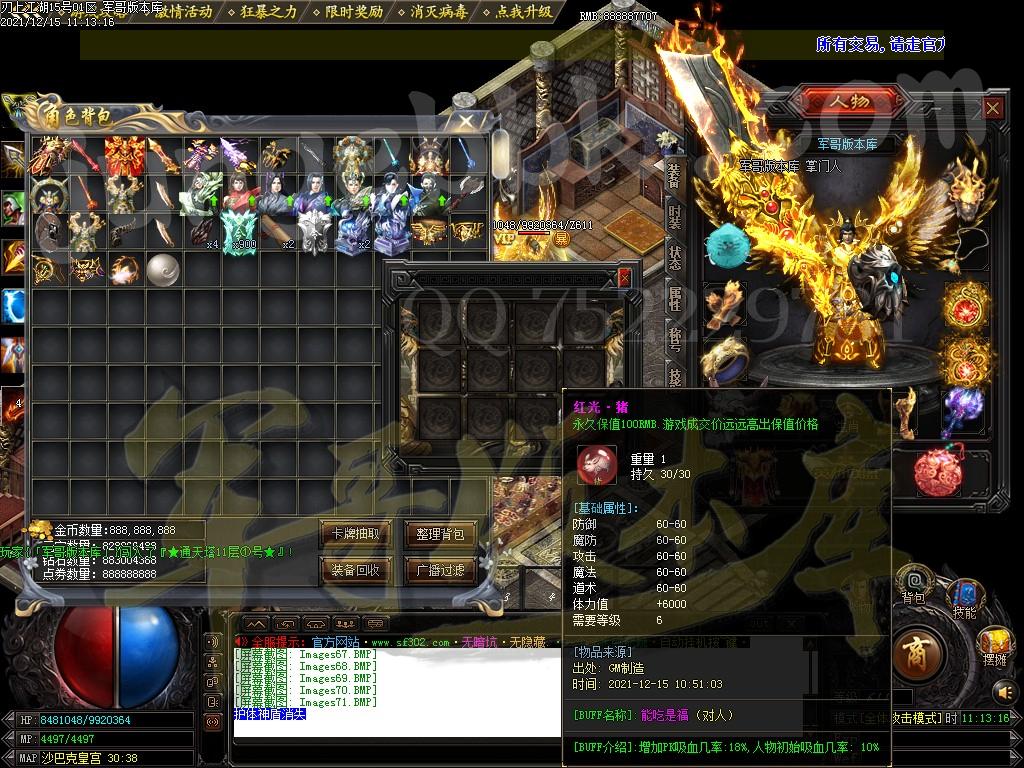Image resolution: width=1024 pixels, height=768 pixels.
Task: Open the 限时奖励 timed rewards menu
Action: [354, 12]
